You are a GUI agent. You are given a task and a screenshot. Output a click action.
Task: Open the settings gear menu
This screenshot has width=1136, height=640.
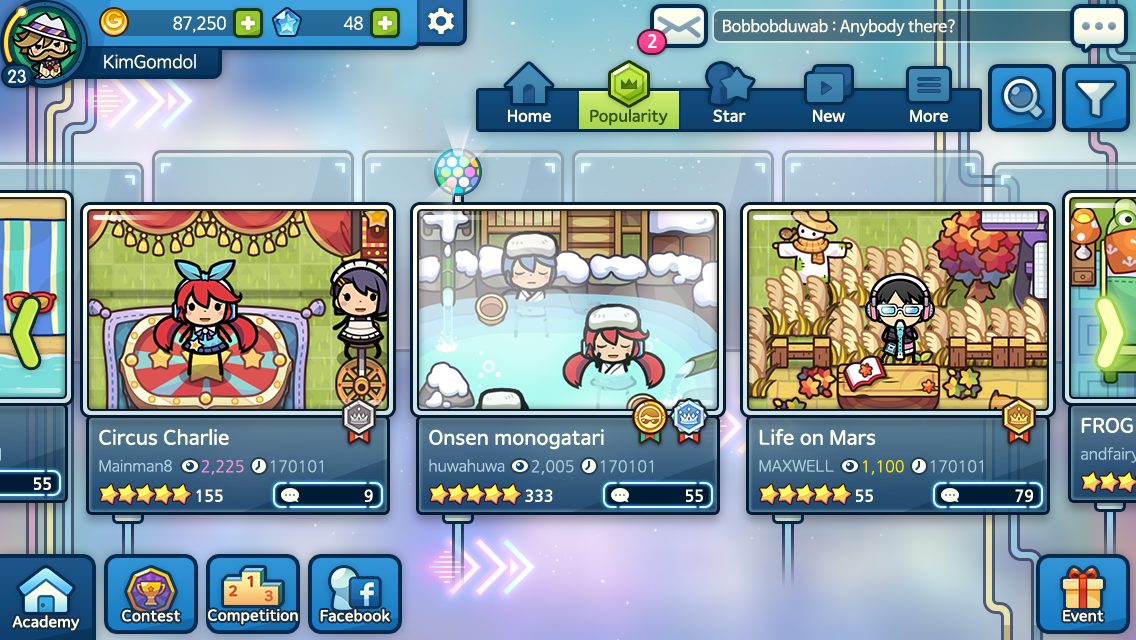click(x=440, y=22)
